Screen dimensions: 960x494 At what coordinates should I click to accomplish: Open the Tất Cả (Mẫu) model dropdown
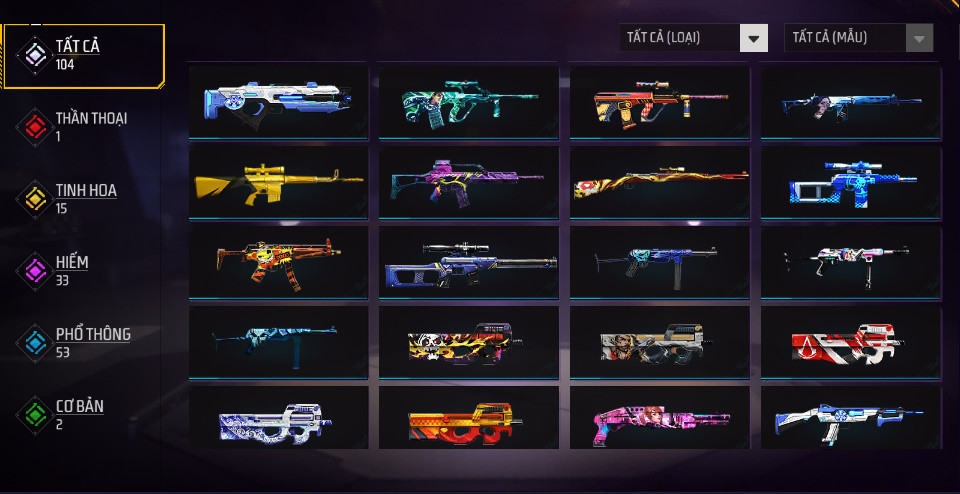859,38
